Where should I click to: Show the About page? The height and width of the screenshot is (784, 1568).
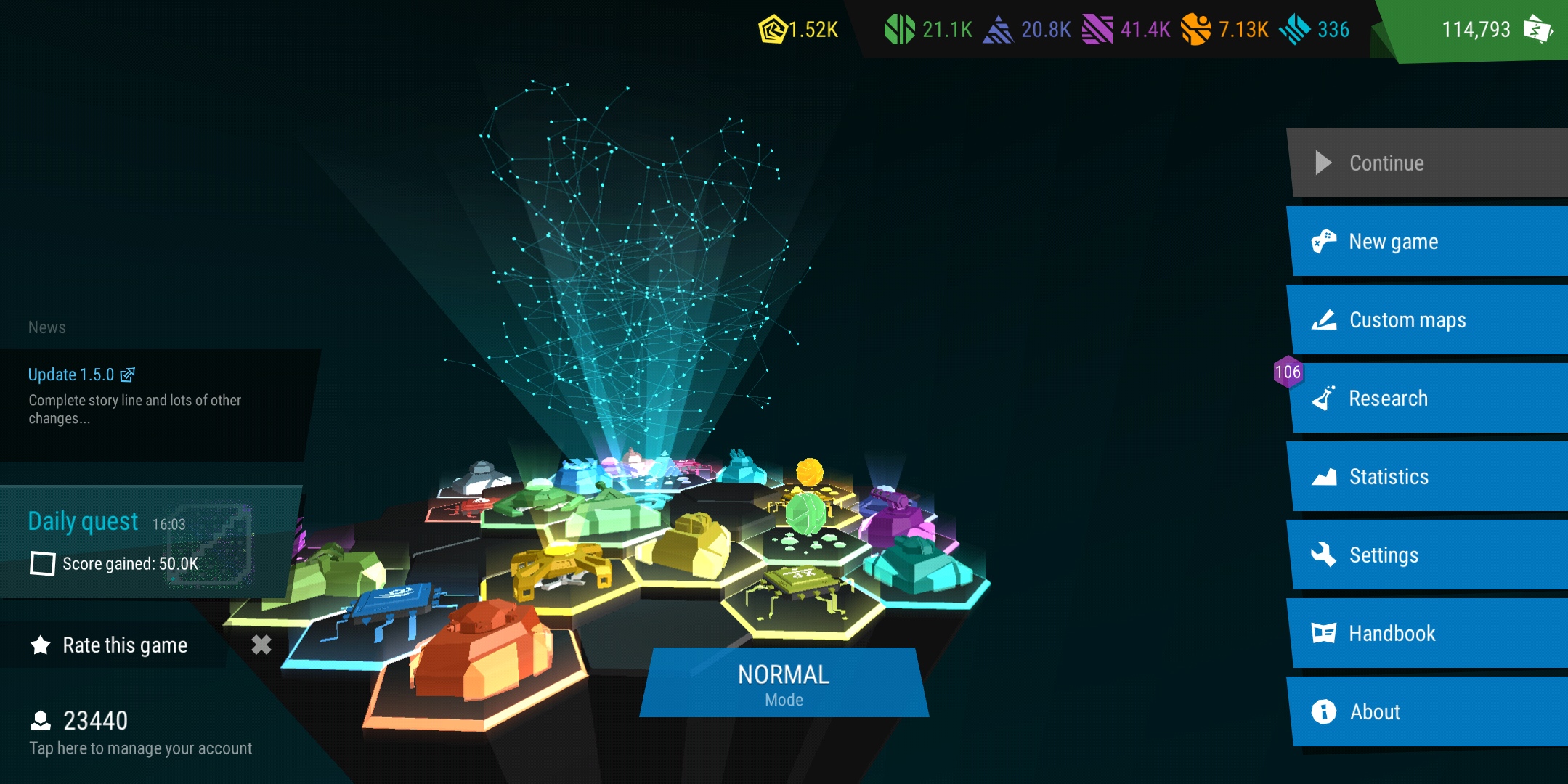(1427, 712)
